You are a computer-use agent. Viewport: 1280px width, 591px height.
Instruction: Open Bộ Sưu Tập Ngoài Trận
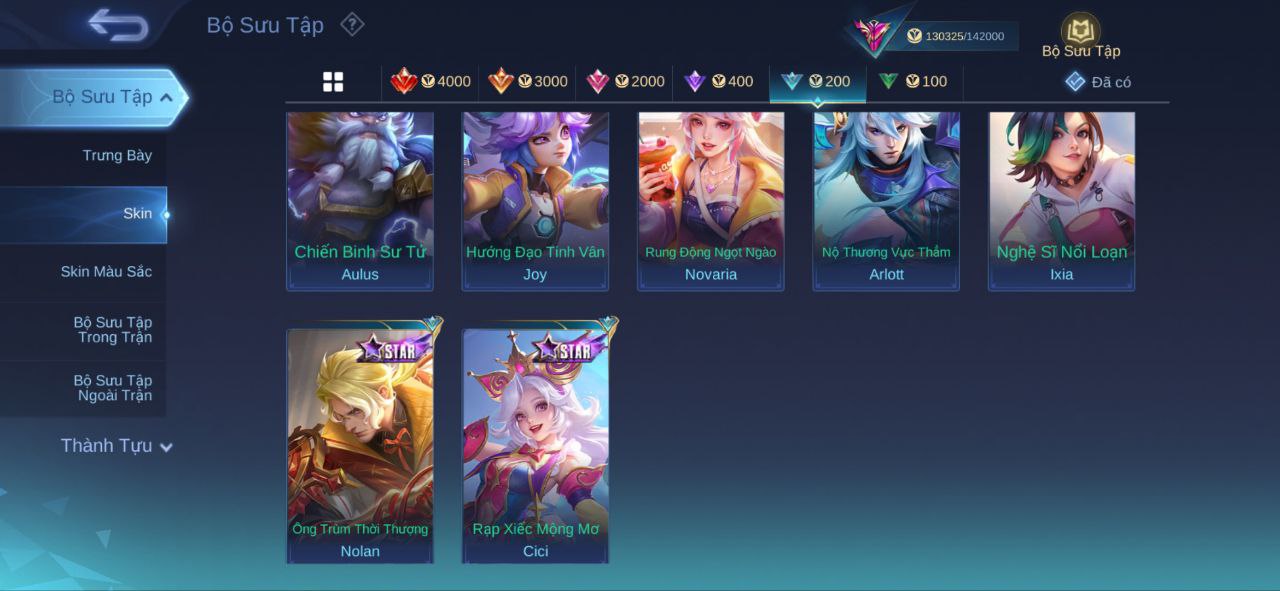click(113, 388)
